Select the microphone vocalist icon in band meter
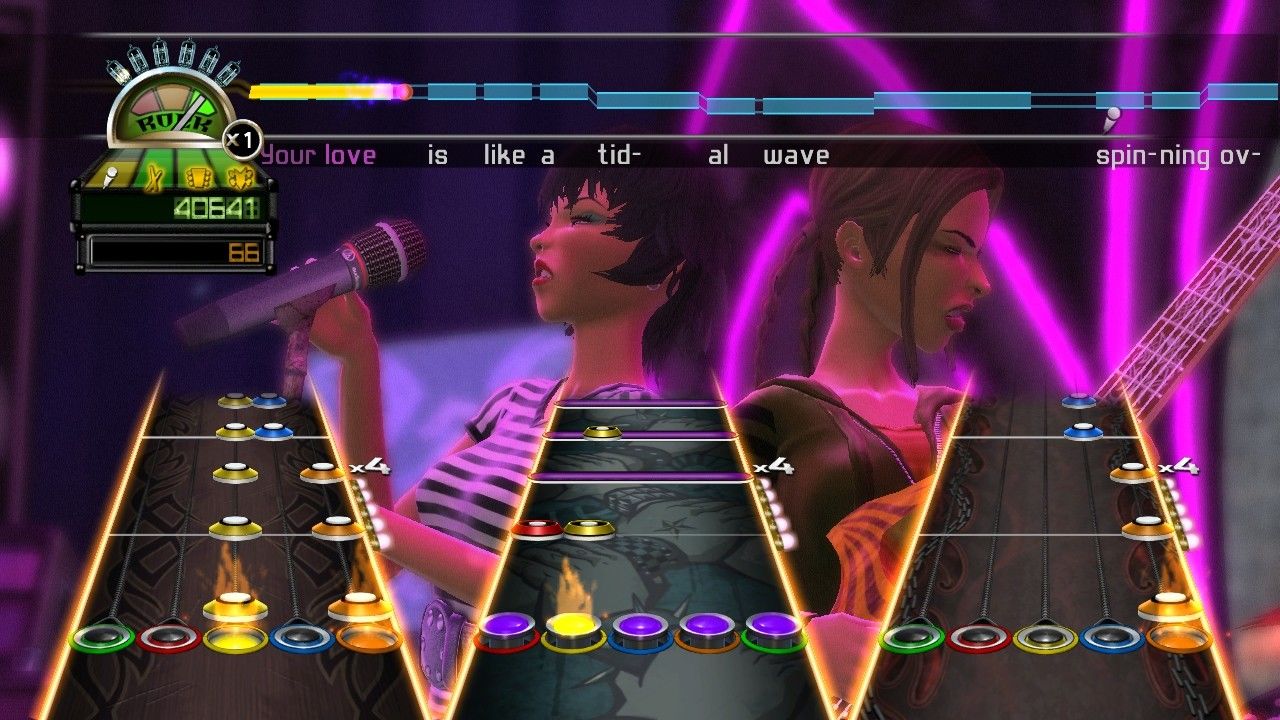The height and width of the screenshot is (720, 1280). [x=112, y=177]
